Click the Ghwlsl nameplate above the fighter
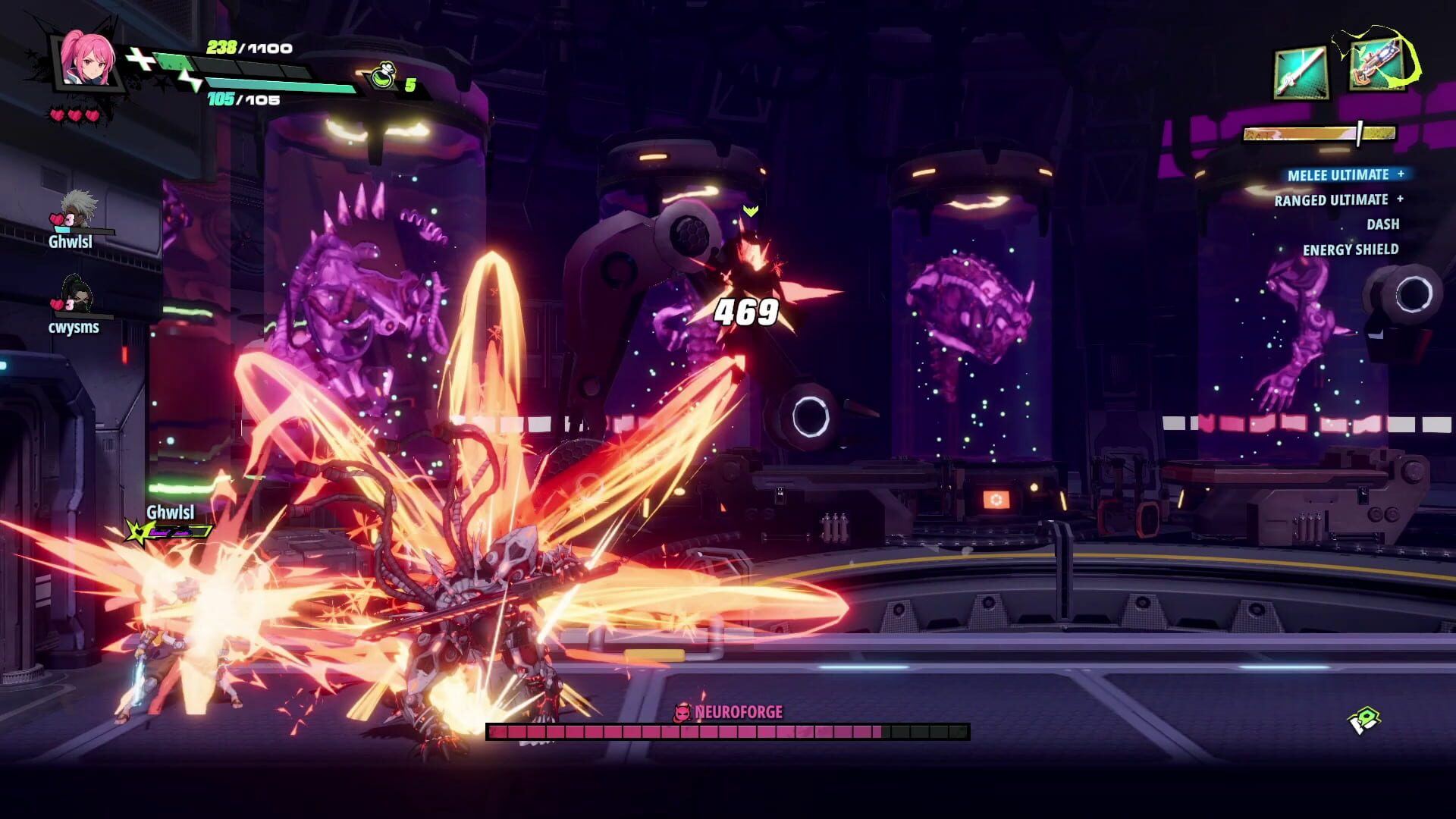The height and width of the screenshot is (819, 1456). (170, 513)
